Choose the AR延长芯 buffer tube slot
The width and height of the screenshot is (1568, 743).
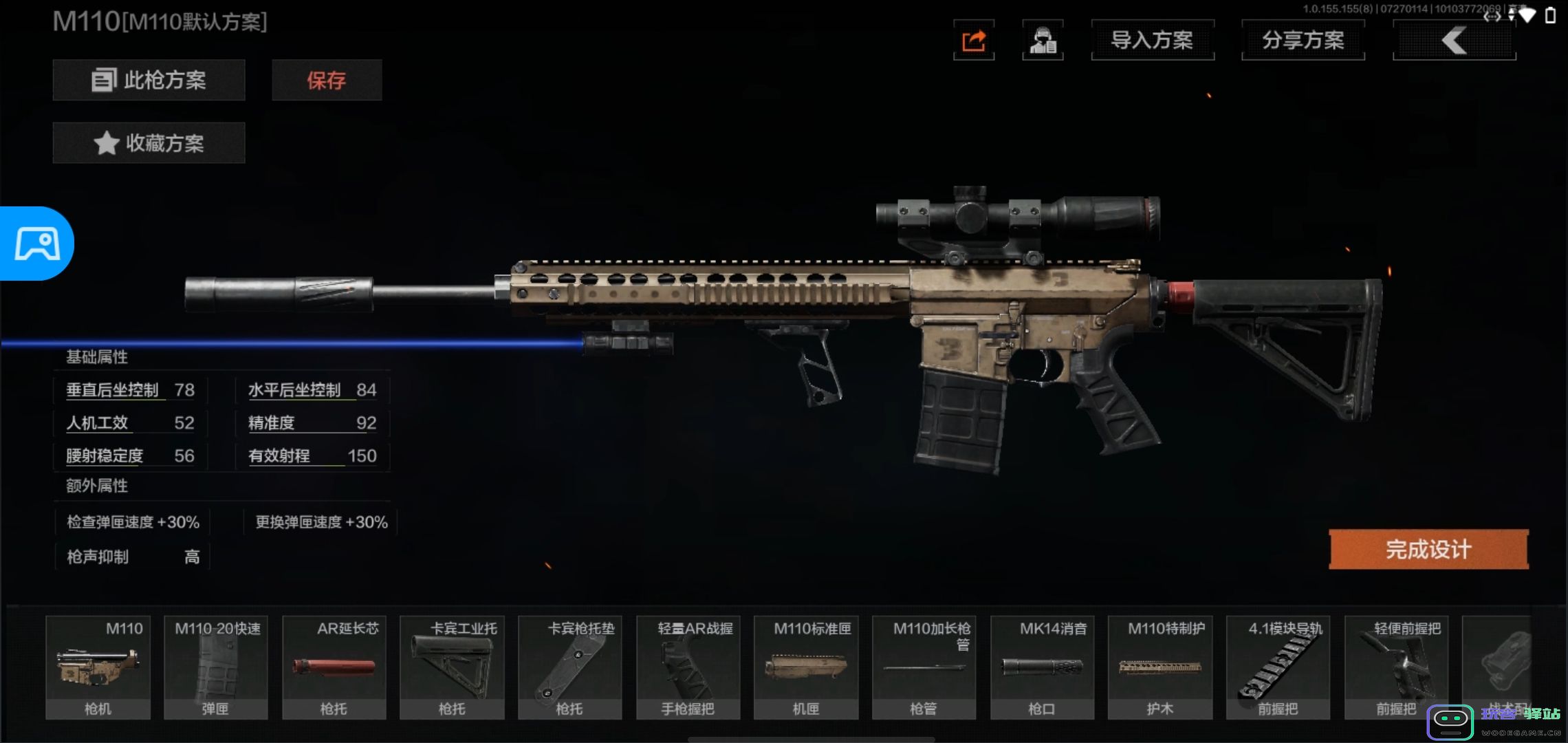pos(334,667)
